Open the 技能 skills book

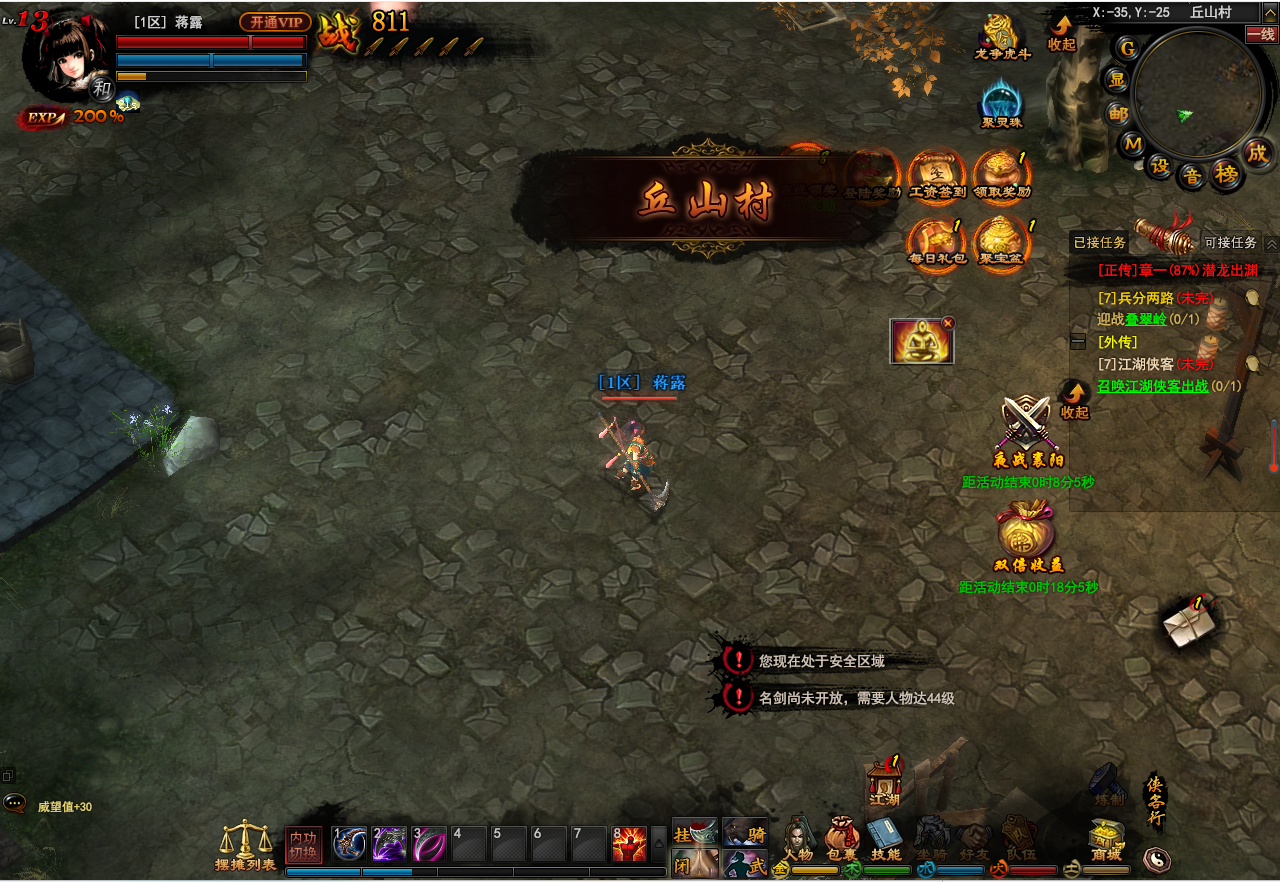(x=885, y=840)
